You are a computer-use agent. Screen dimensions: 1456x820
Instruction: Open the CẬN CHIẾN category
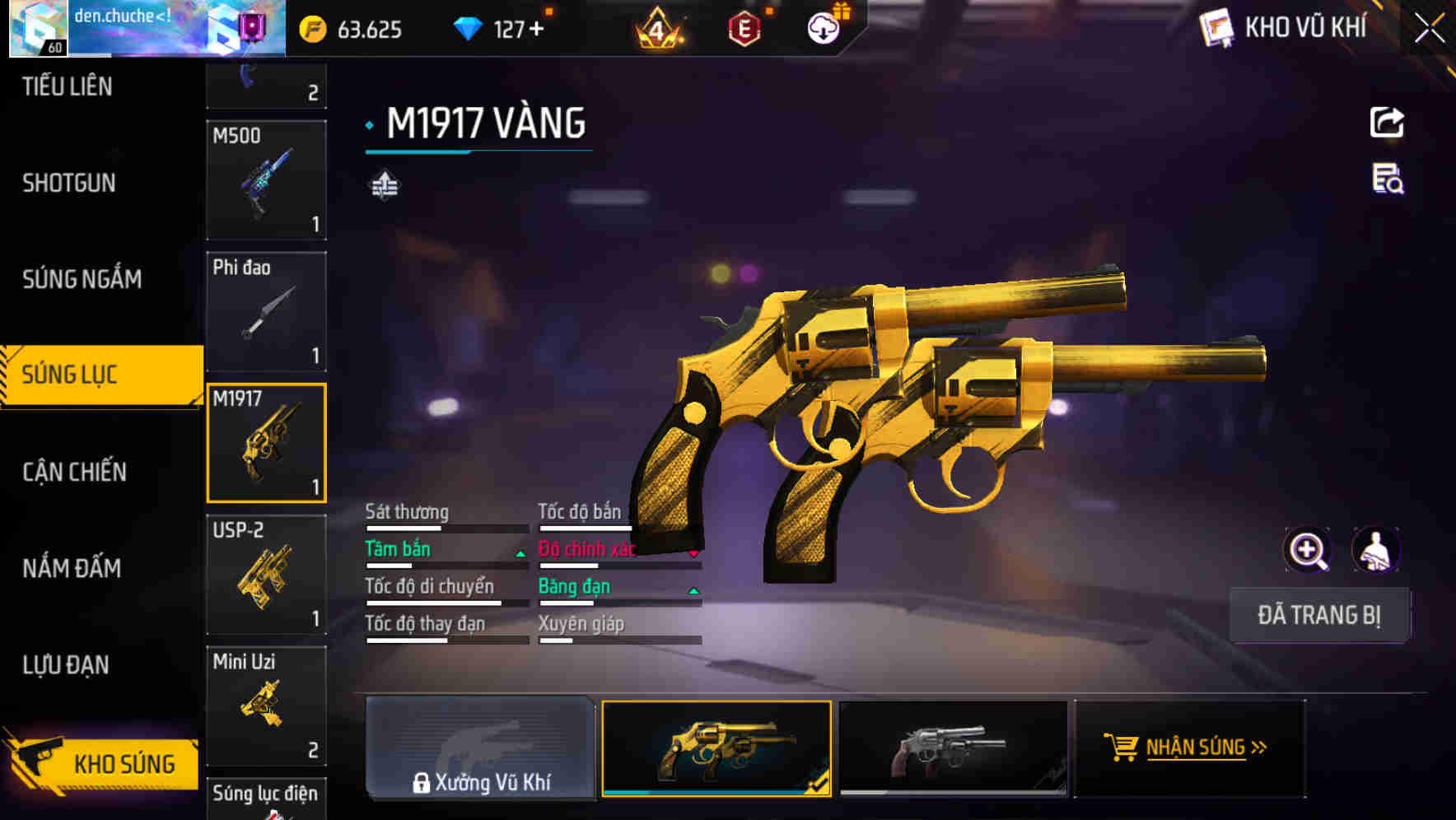(72, 472)
